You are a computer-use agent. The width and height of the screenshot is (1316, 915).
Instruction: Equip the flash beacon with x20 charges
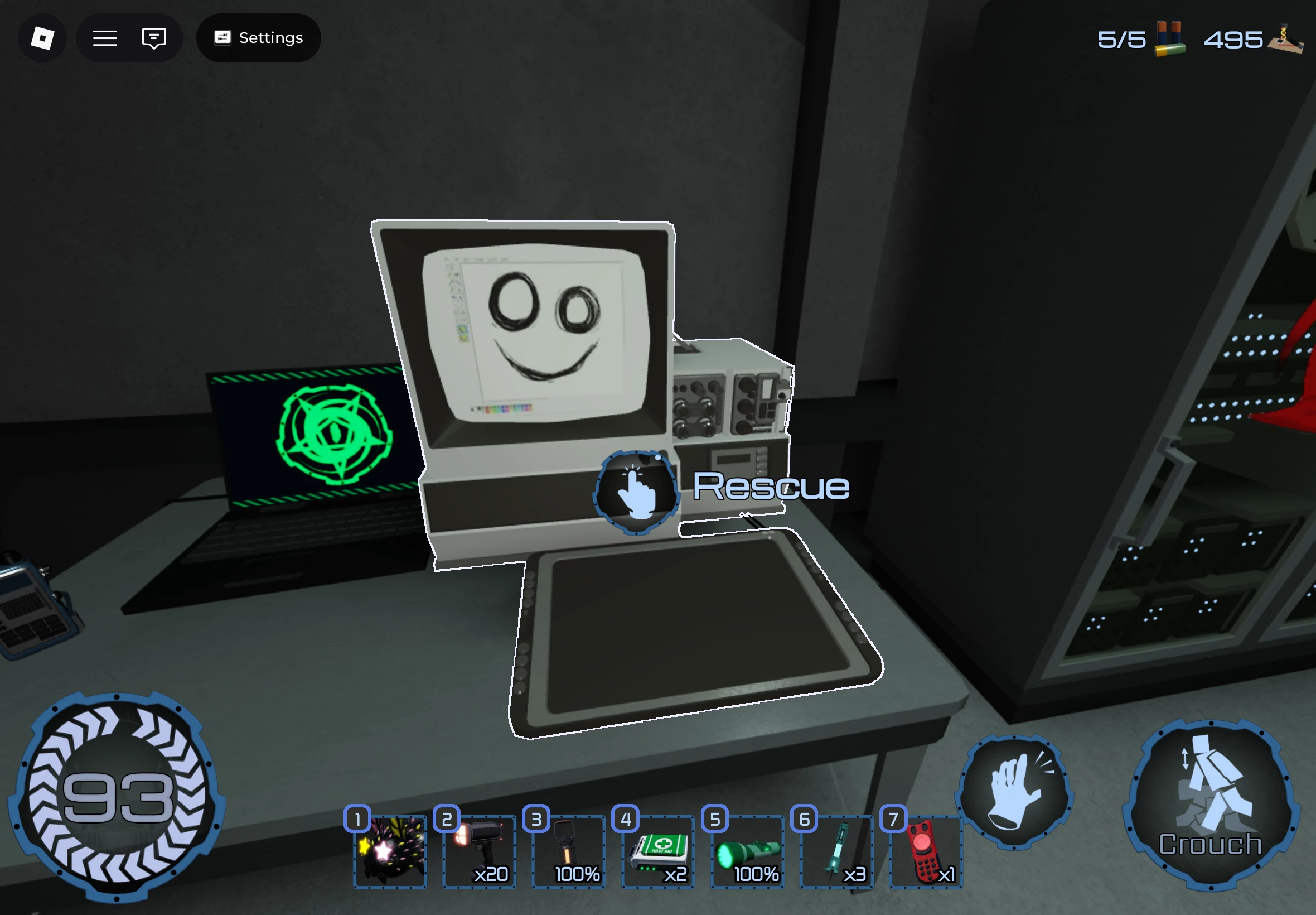(480, 851)
